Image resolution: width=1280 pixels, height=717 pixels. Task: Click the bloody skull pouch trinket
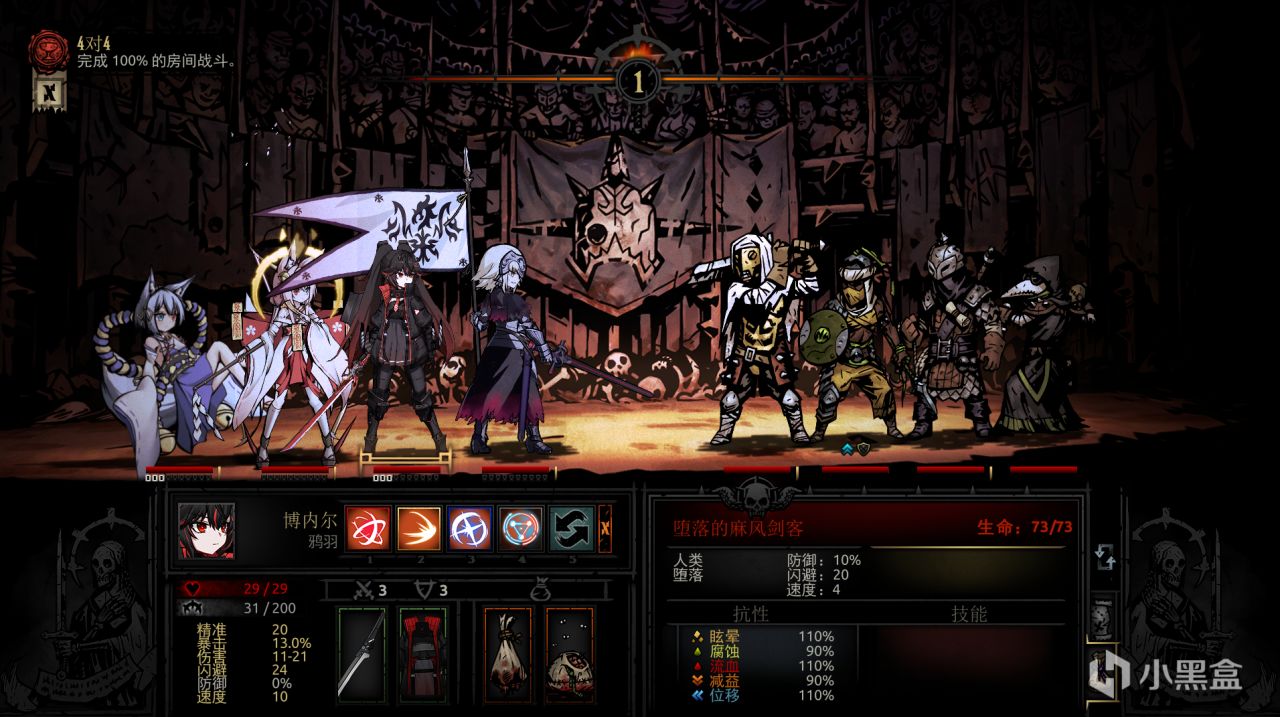point(569,652)
